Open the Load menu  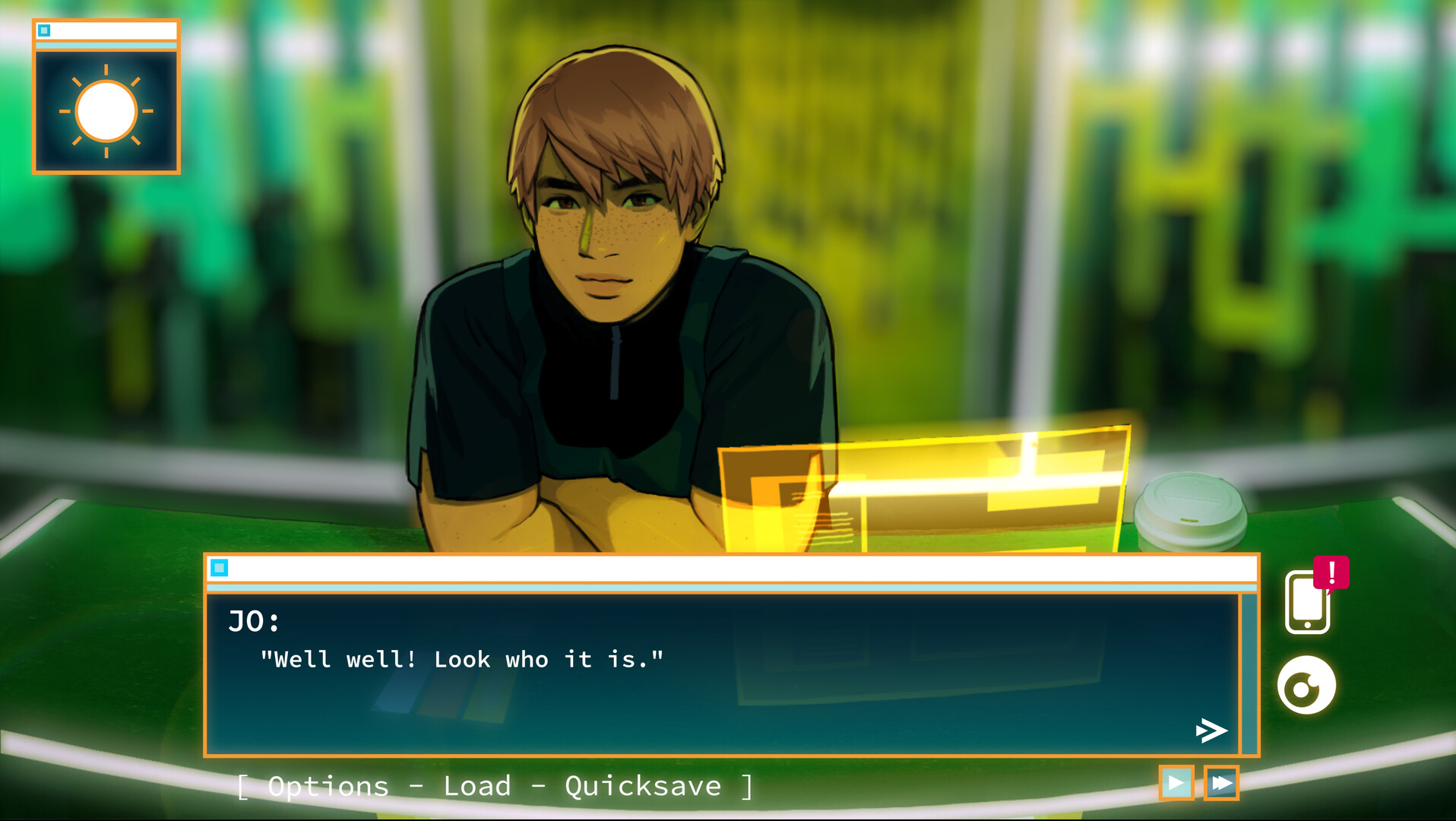tap(477, 785)
